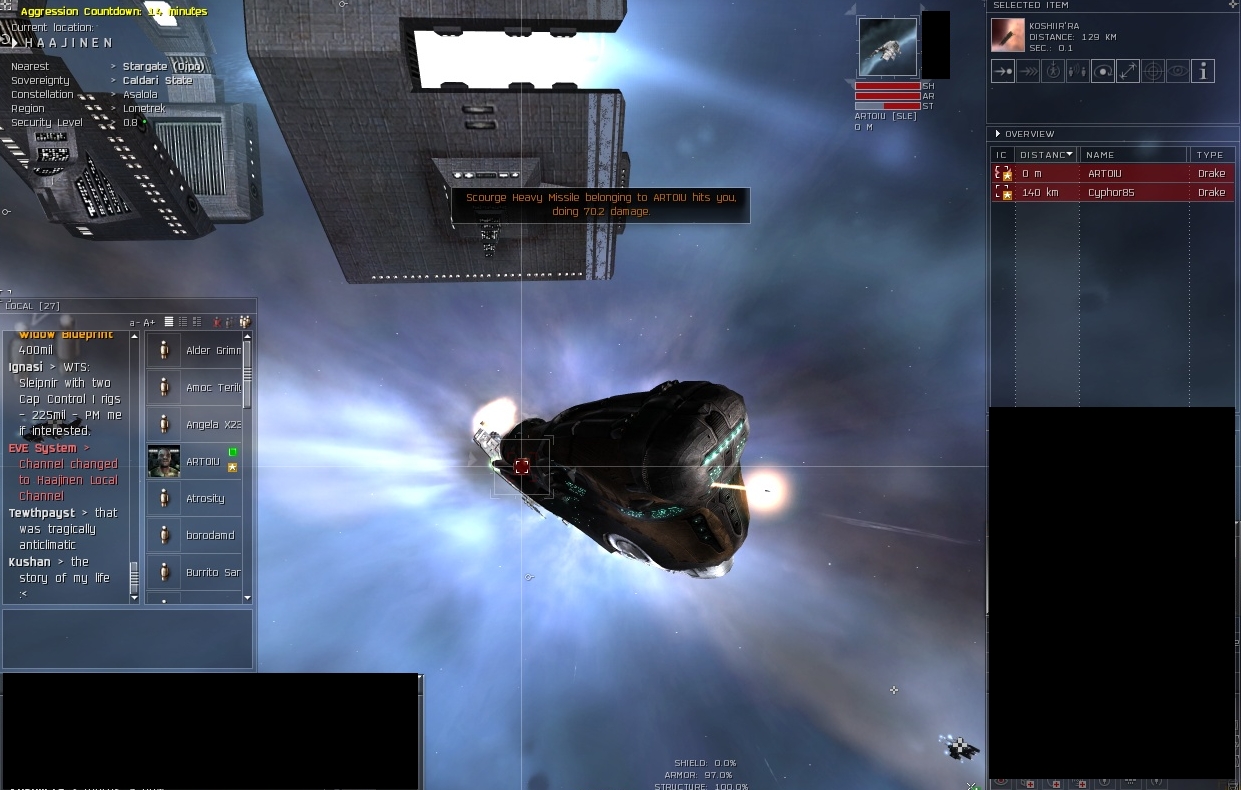This screenshot has width=1241, height=790.
Task: Select the locked target ARTOIU portrait
Action: tap(887, 46)
